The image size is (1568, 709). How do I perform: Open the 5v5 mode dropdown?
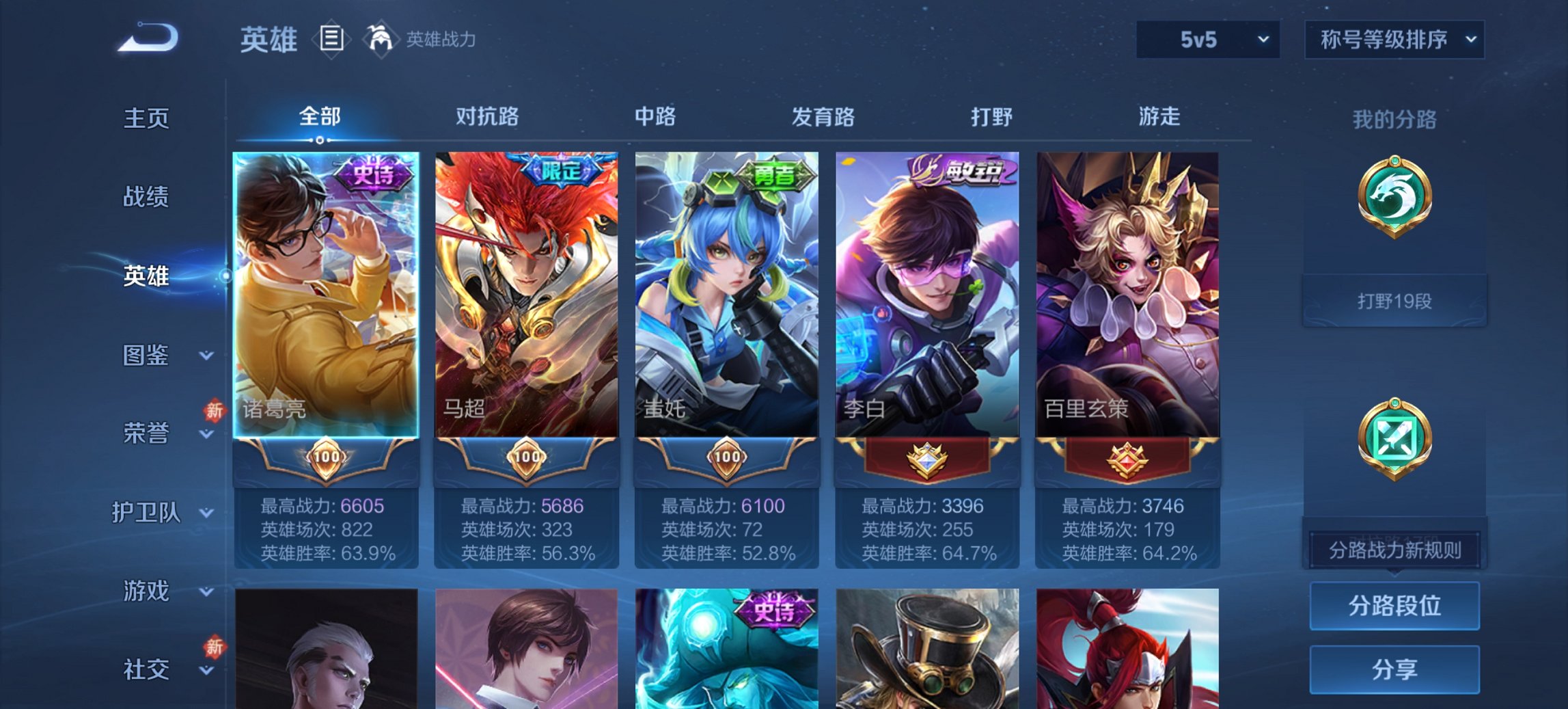click(x=1207, y=40)
